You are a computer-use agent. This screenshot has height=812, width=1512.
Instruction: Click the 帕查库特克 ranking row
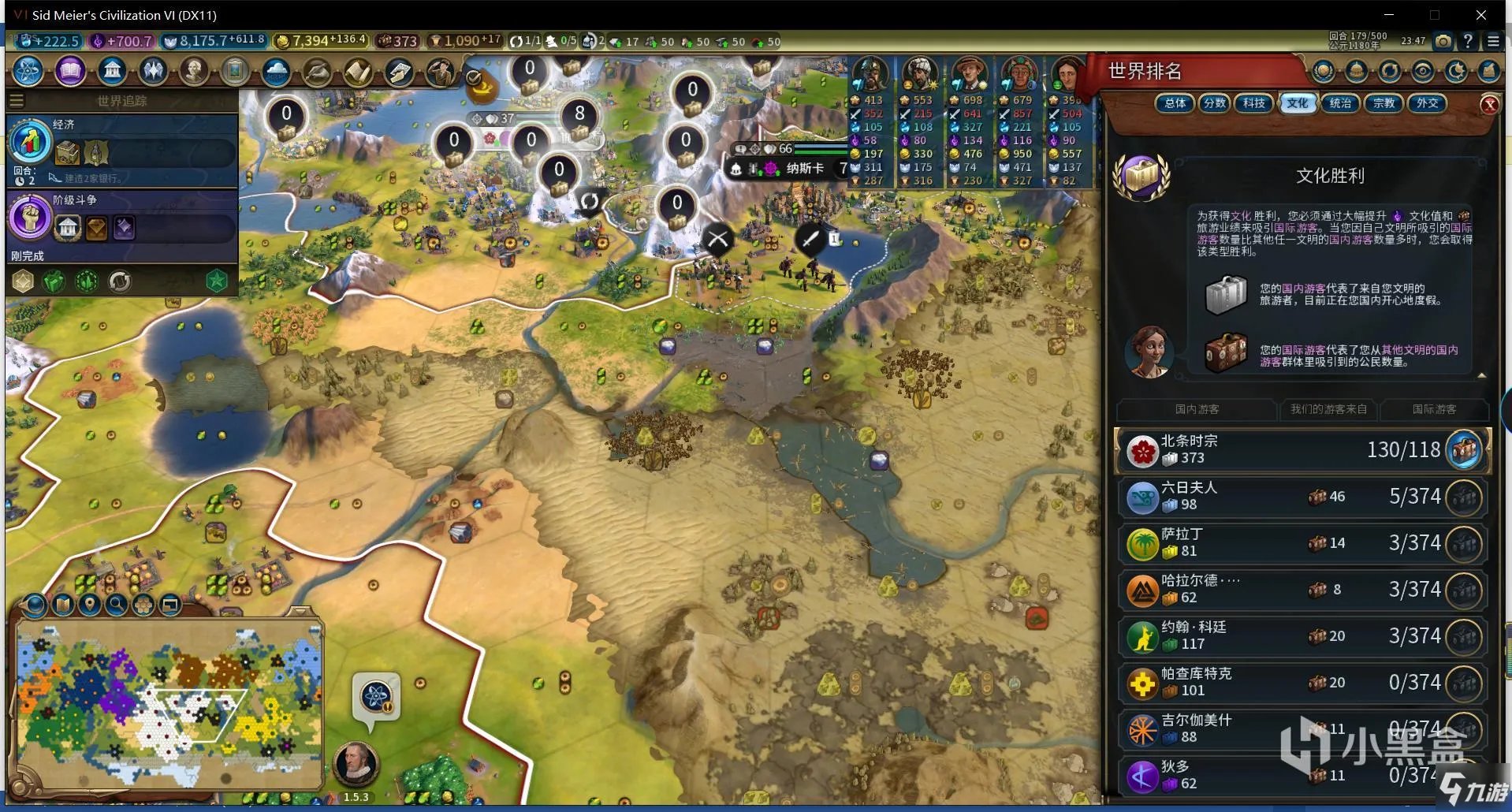pos(1302,683)
